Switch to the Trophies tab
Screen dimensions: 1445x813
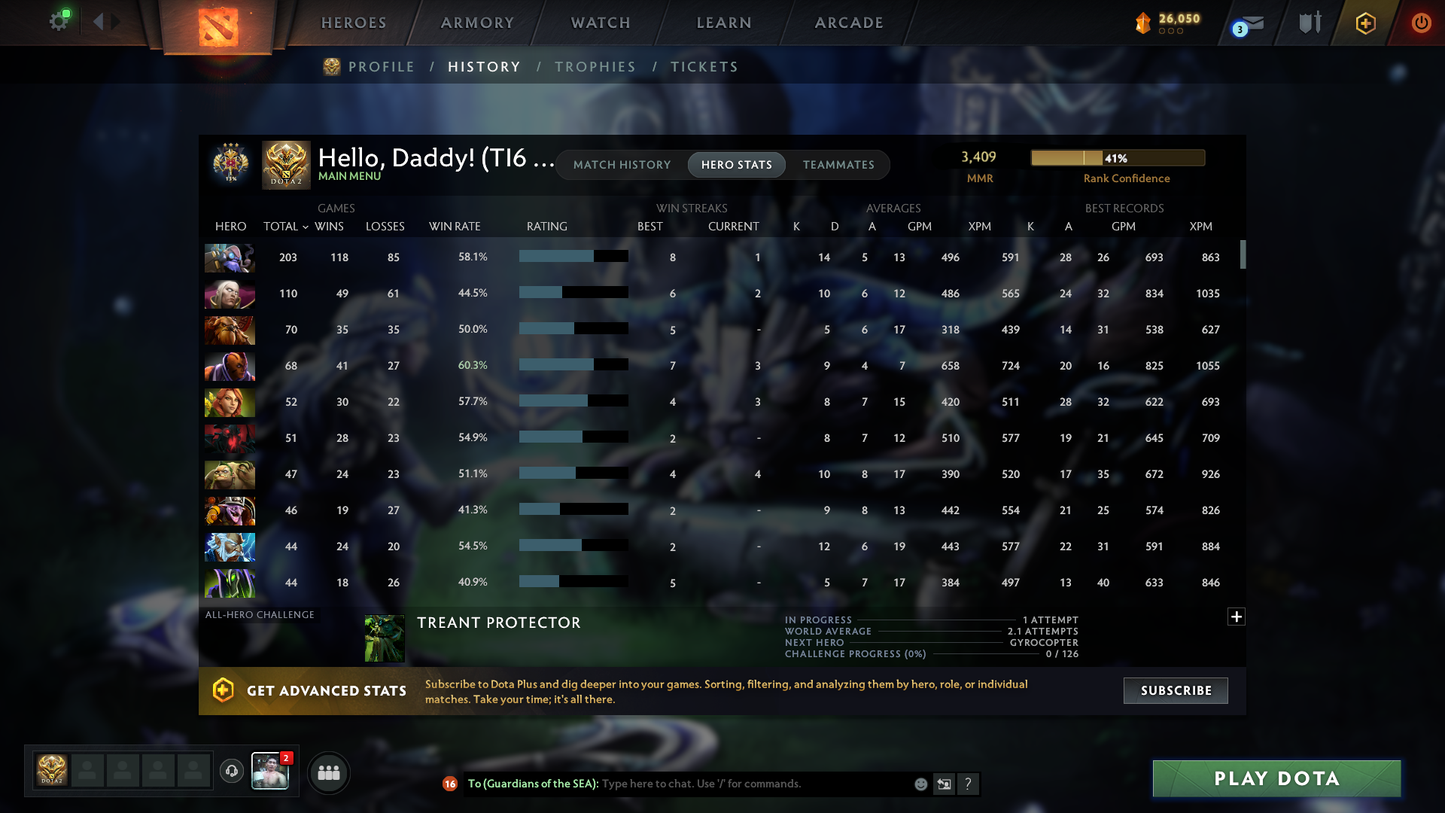click(595, 66)
